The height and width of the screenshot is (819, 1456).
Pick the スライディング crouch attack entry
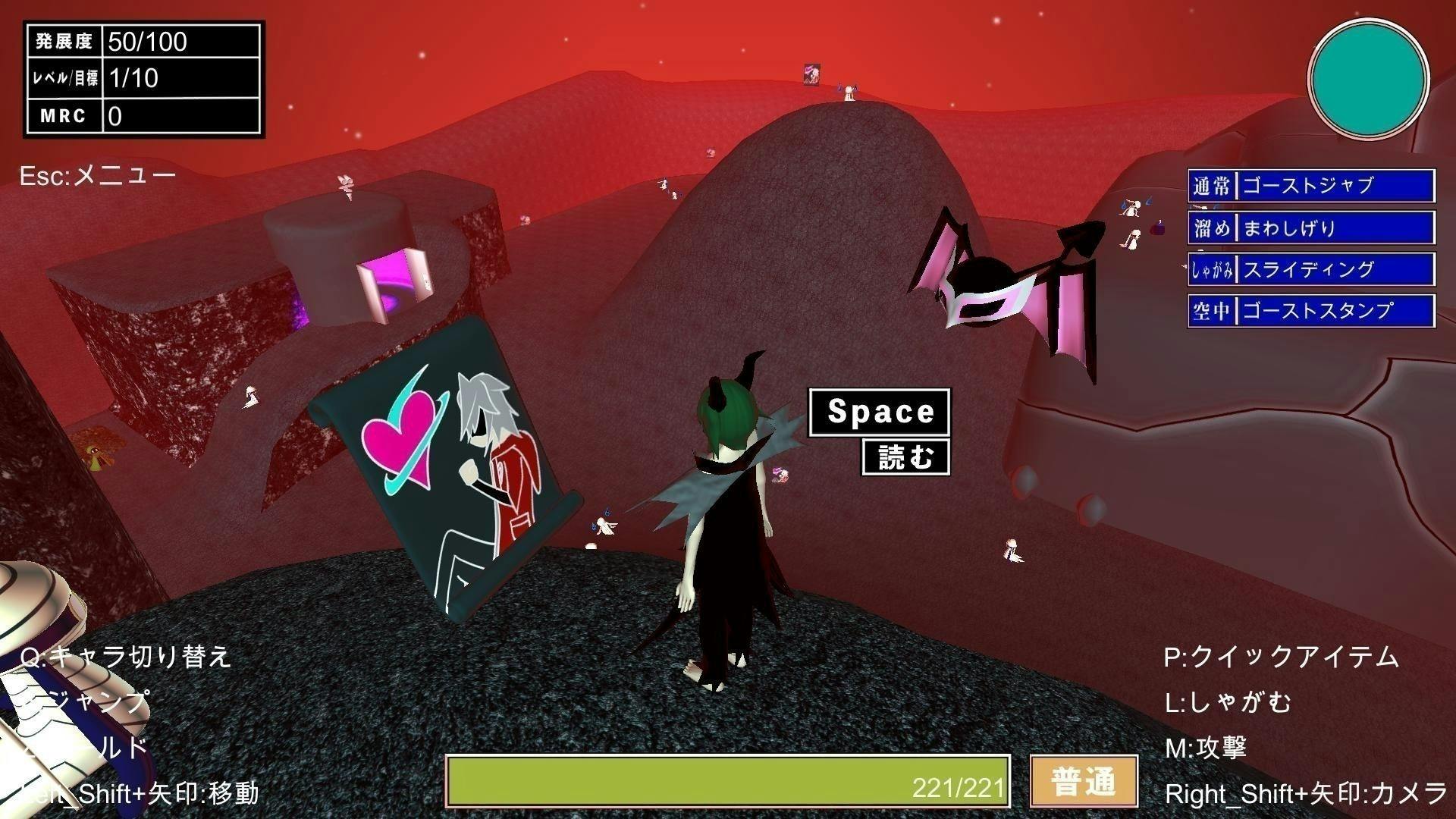click(x=1310, y=269)
